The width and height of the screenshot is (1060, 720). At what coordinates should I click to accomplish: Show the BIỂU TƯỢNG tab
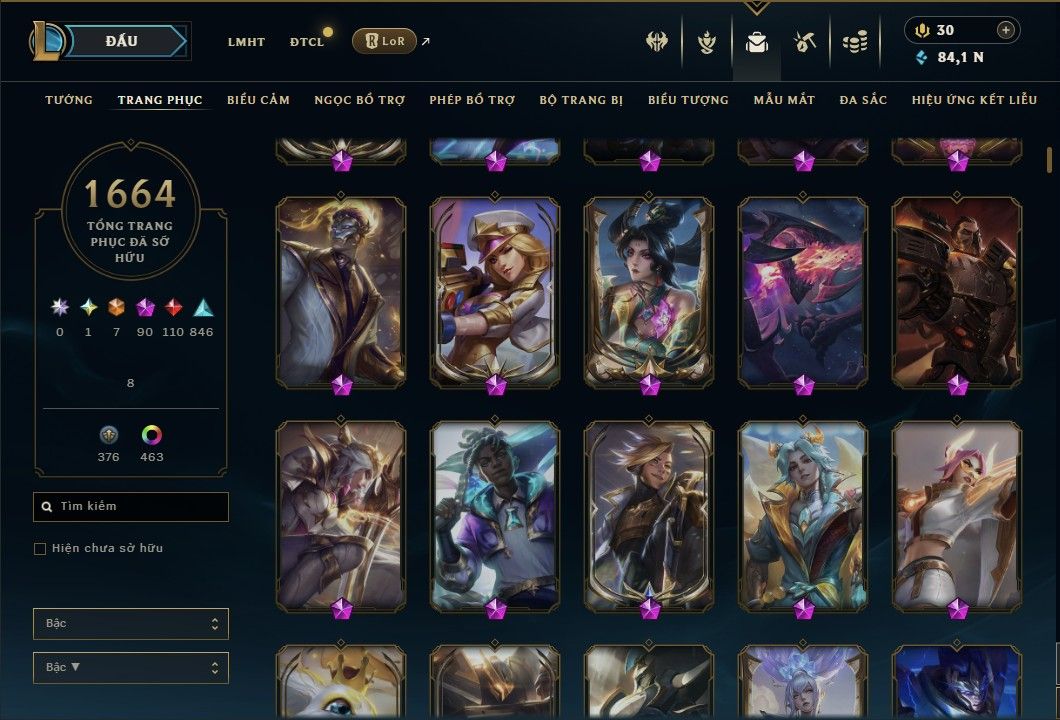[688, 100]
